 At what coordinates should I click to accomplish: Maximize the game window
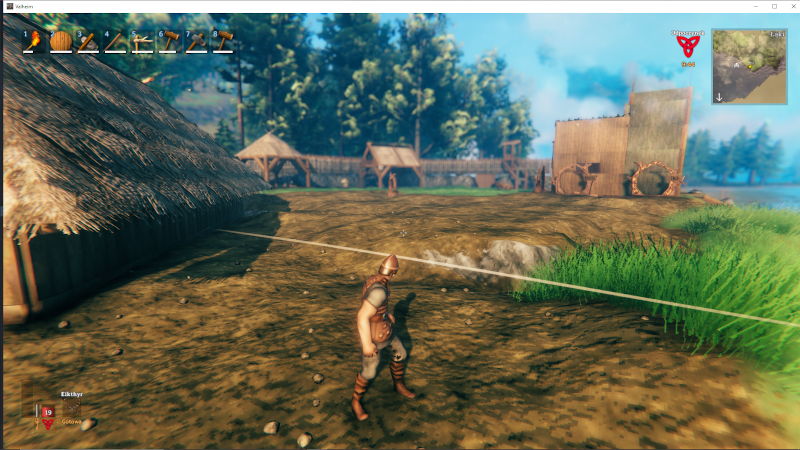point(774,6)
